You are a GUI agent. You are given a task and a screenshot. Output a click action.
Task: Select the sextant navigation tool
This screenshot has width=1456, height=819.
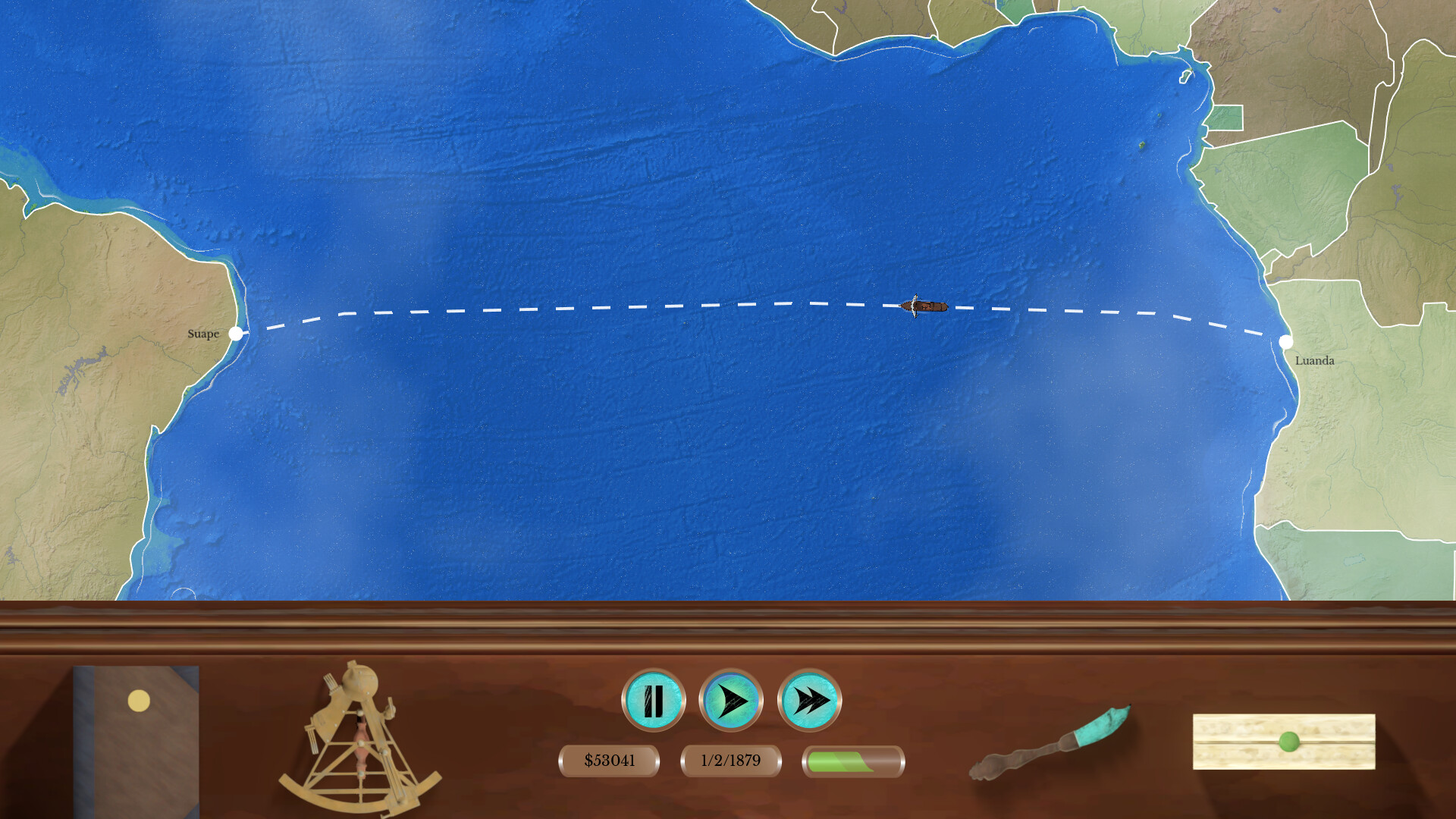tap(364, 739)
